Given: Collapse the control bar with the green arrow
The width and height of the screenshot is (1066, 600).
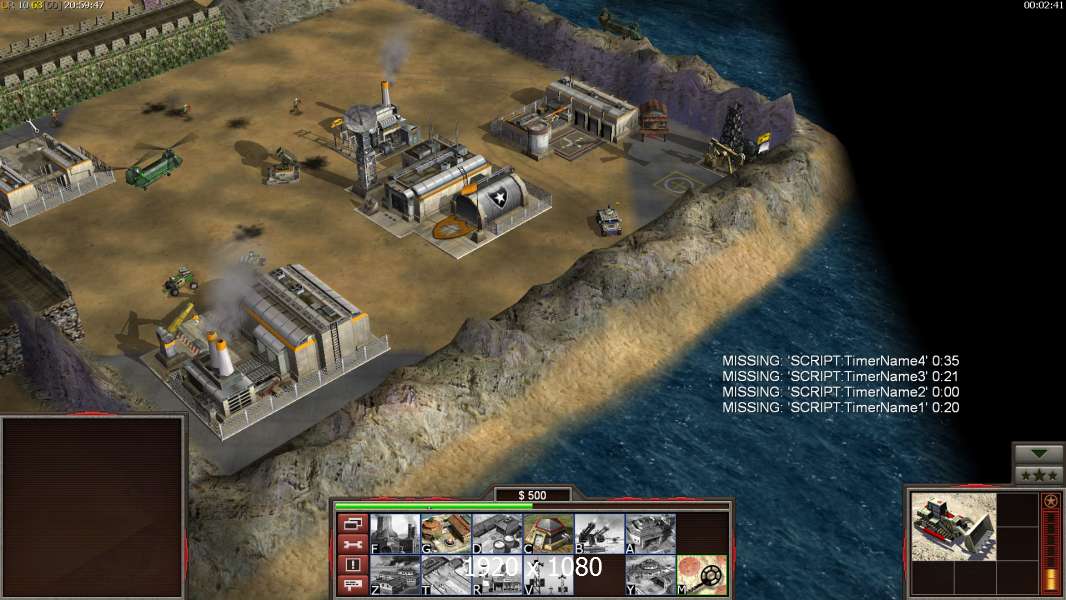Looking at the screenshot, I should [x=1038, y=454].
